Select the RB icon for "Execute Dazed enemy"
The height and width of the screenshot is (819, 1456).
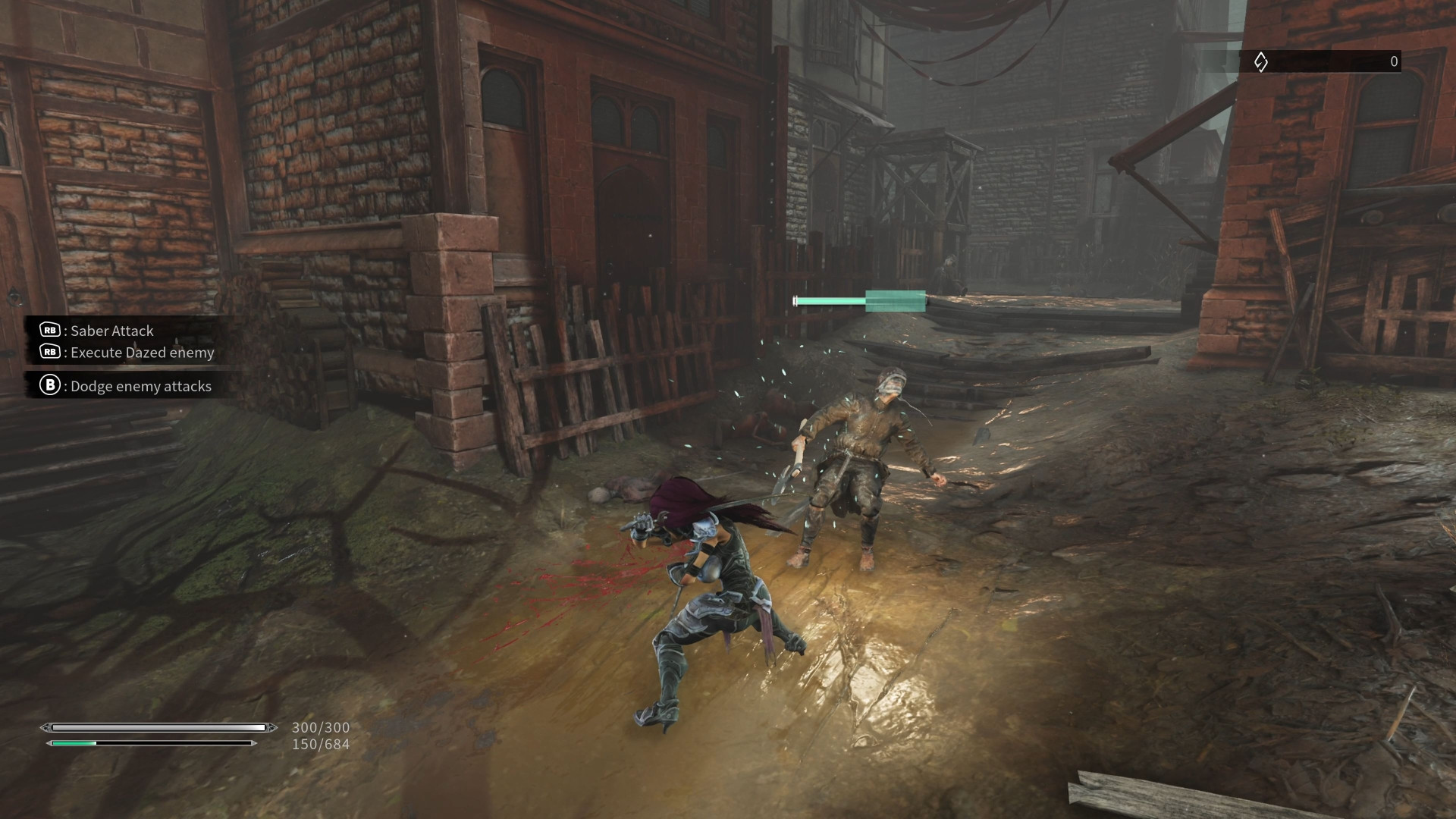pos(49,353)
